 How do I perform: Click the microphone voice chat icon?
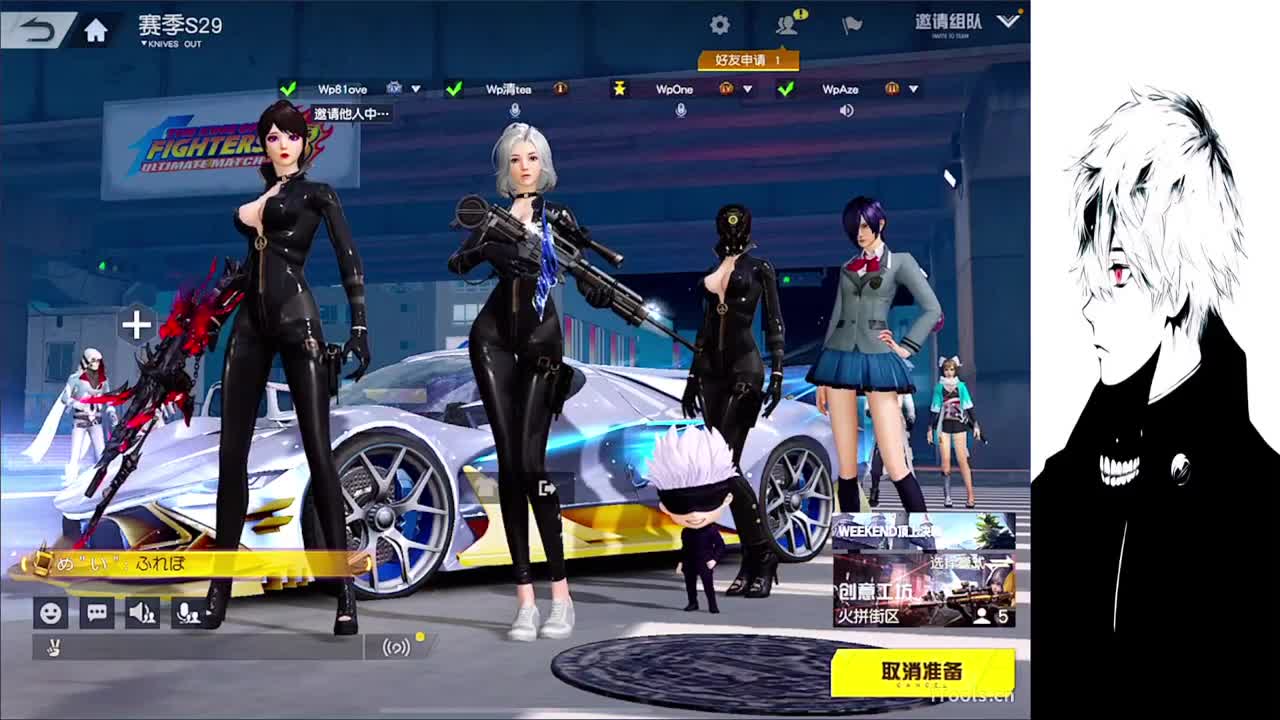tap(188, 613)
